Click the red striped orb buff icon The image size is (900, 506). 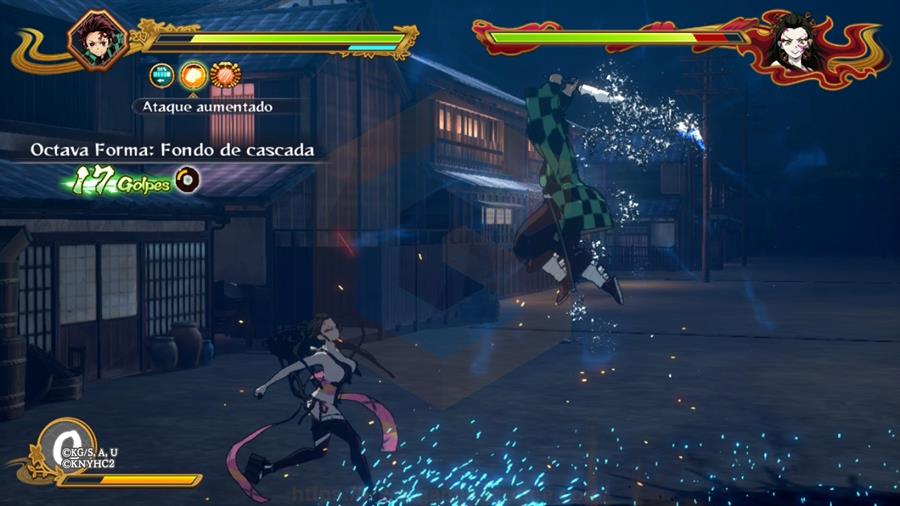coord(225,75)
